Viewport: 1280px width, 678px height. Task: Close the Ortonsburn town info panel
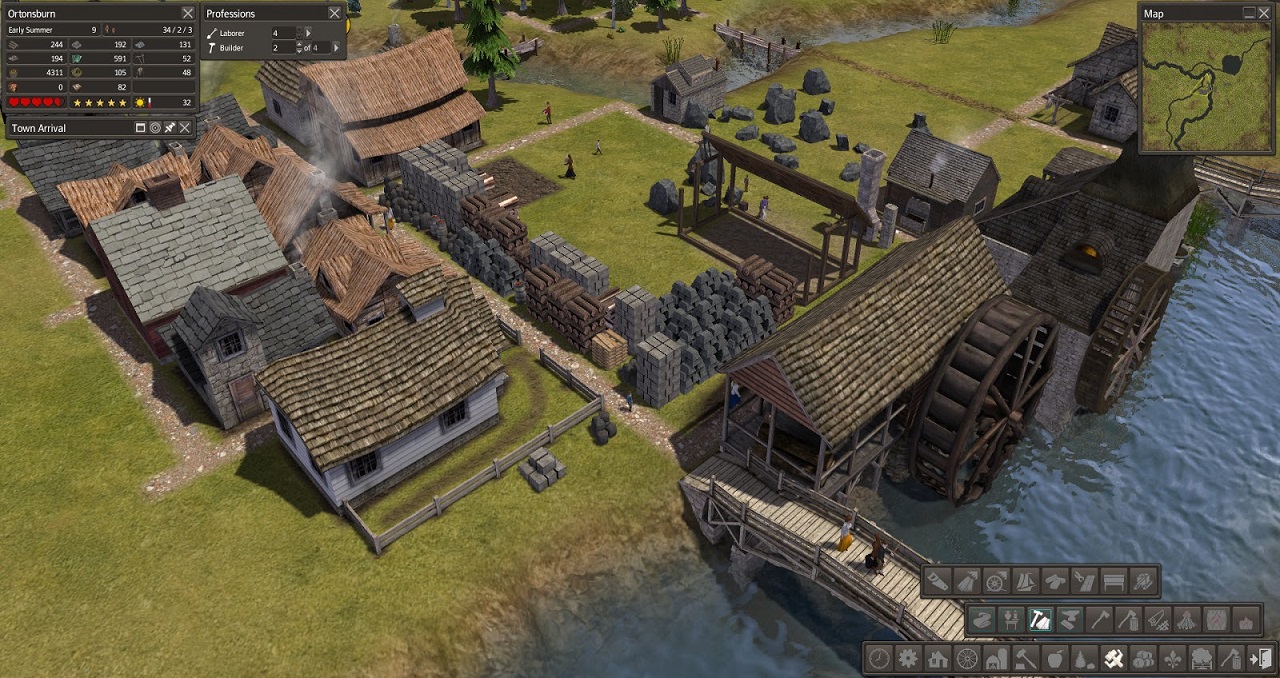coord(188,13)
